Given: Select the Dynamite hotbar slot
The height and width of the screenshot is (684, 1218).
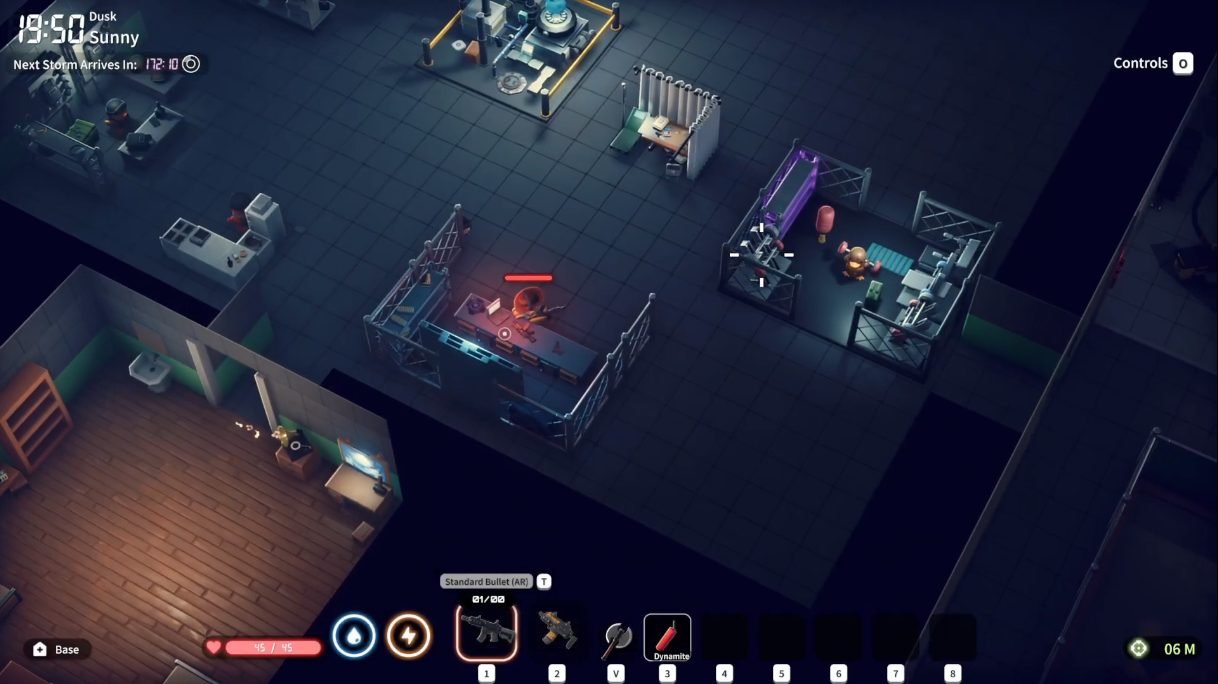Looking at the screenshot, I should pos(667,637).
